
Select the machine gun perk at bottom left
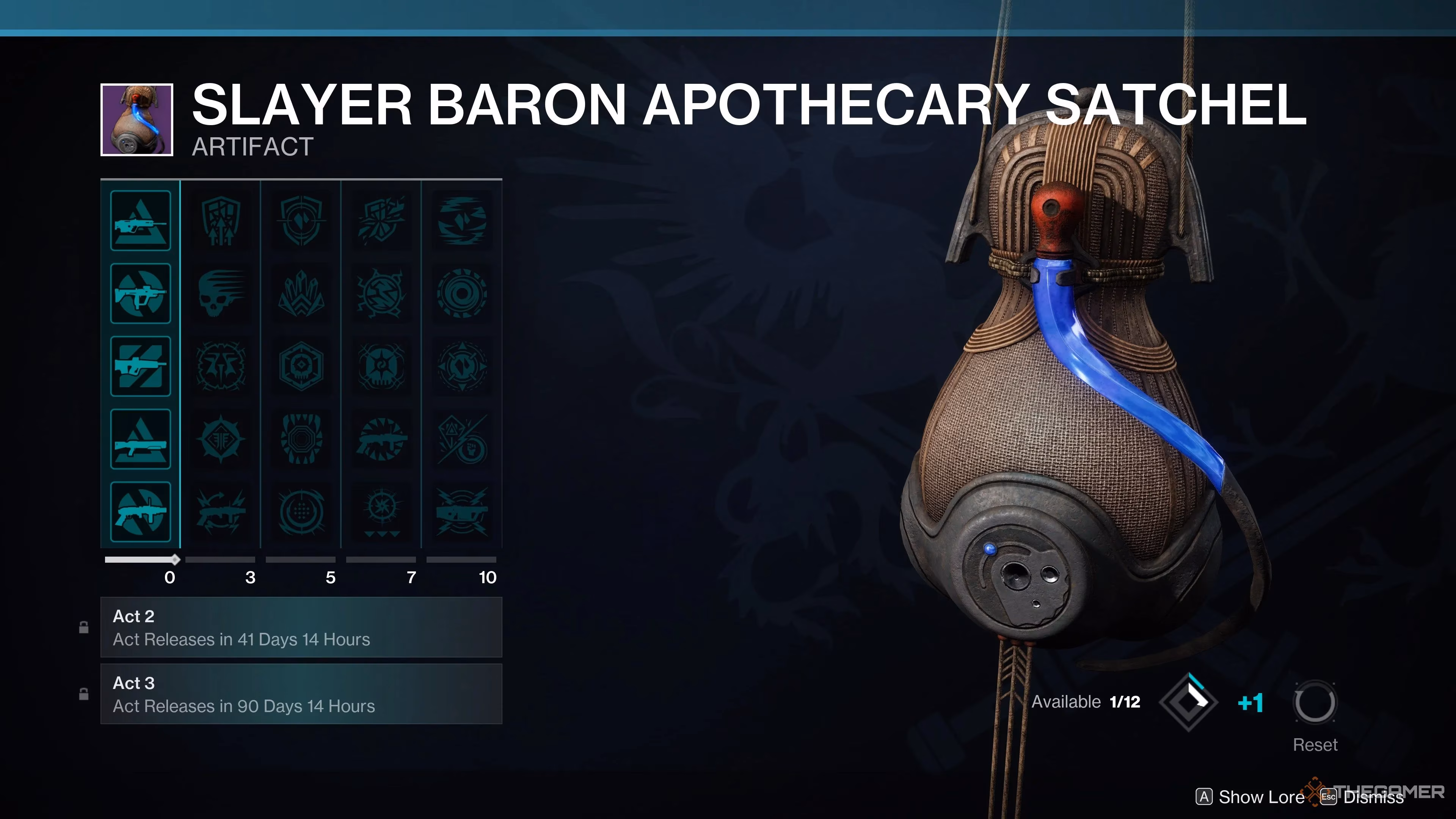click(141, 512)
